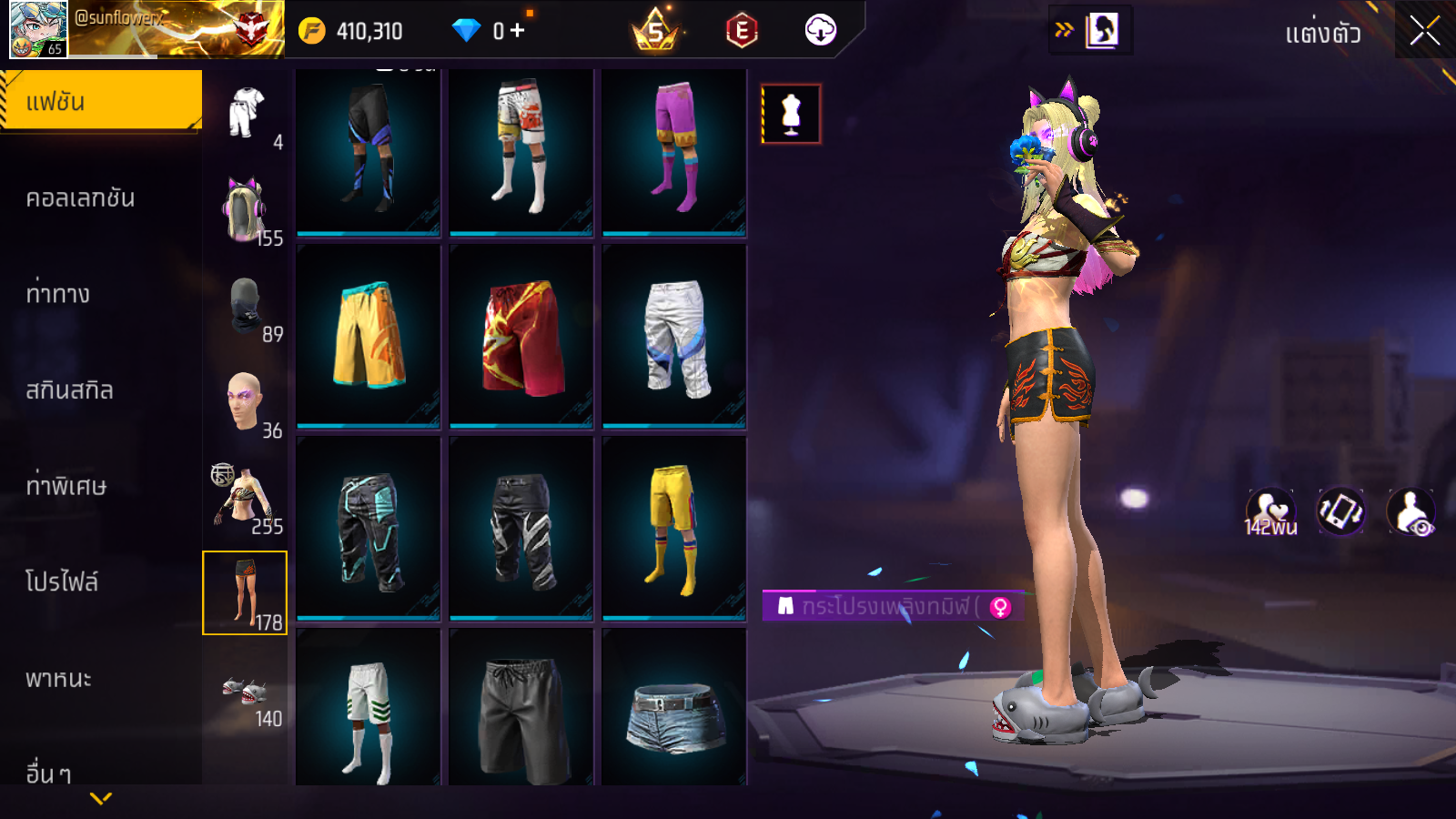
Task: Click the mannequin outfit preset button
Action: tap(791, 114)
